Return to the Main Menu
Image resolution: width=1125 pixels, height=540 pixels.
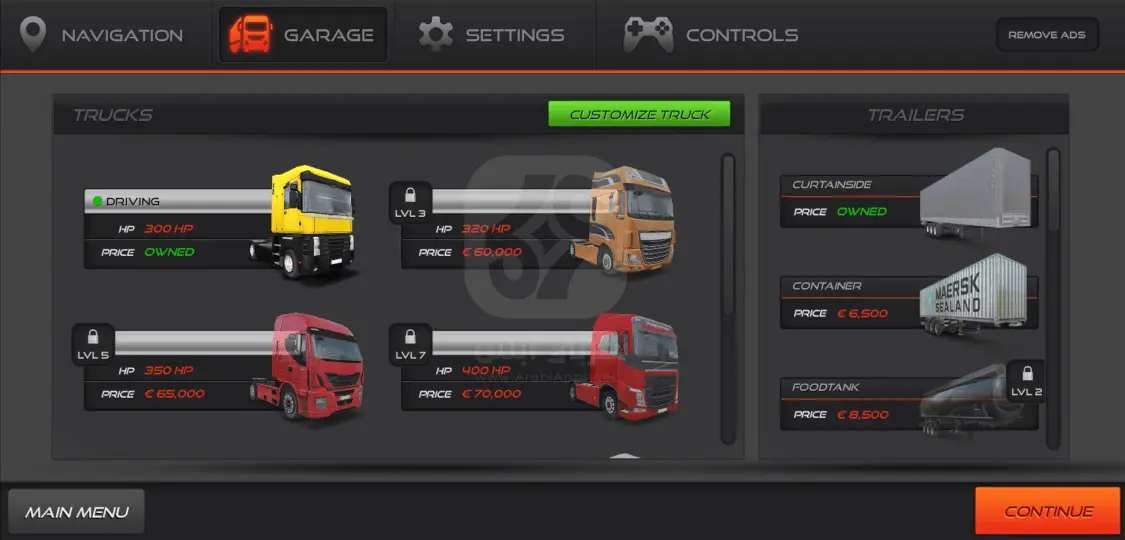pos(77,512)
